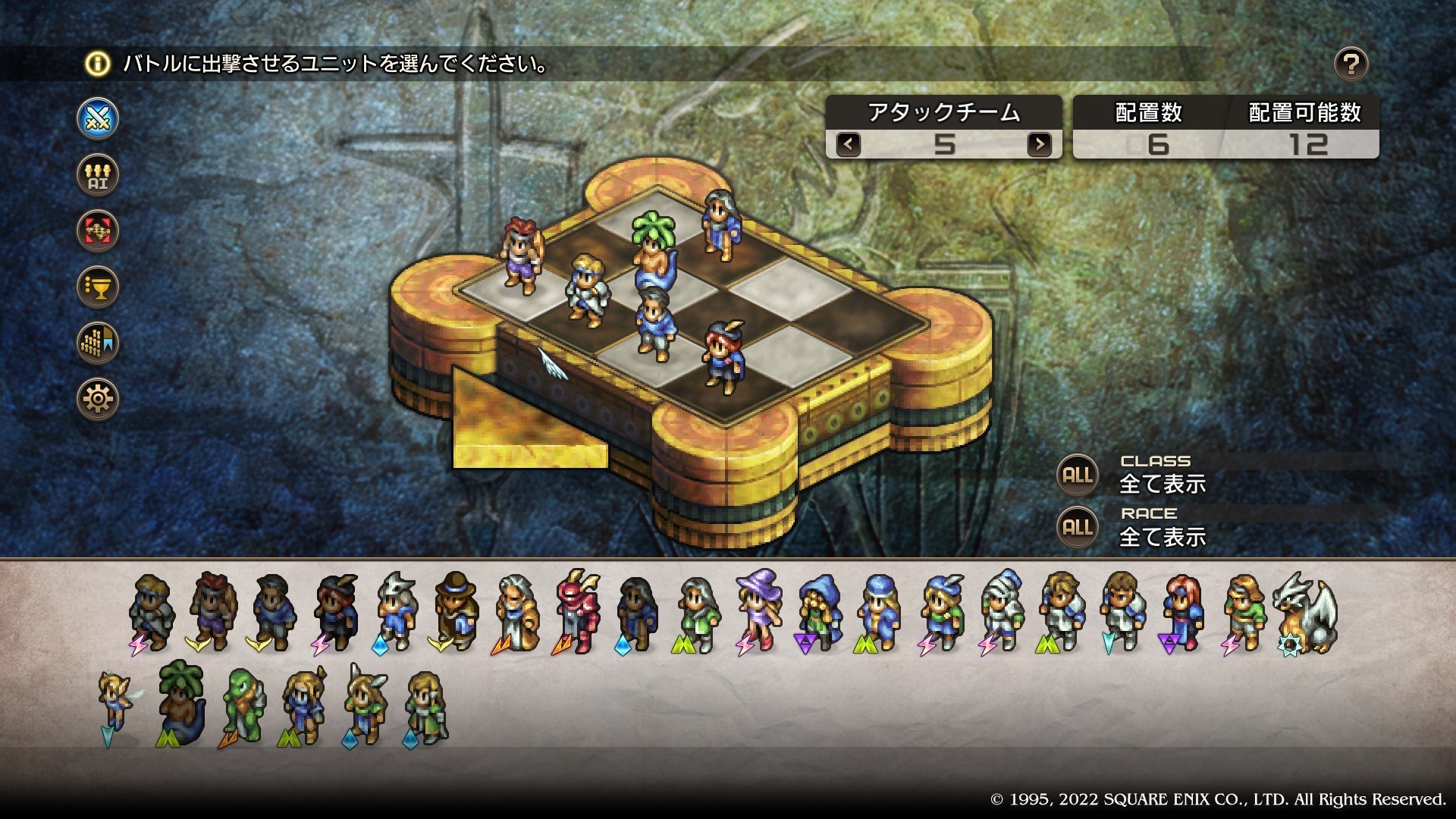
Task: Select the chart and bookmark icon
Action: 98,343
